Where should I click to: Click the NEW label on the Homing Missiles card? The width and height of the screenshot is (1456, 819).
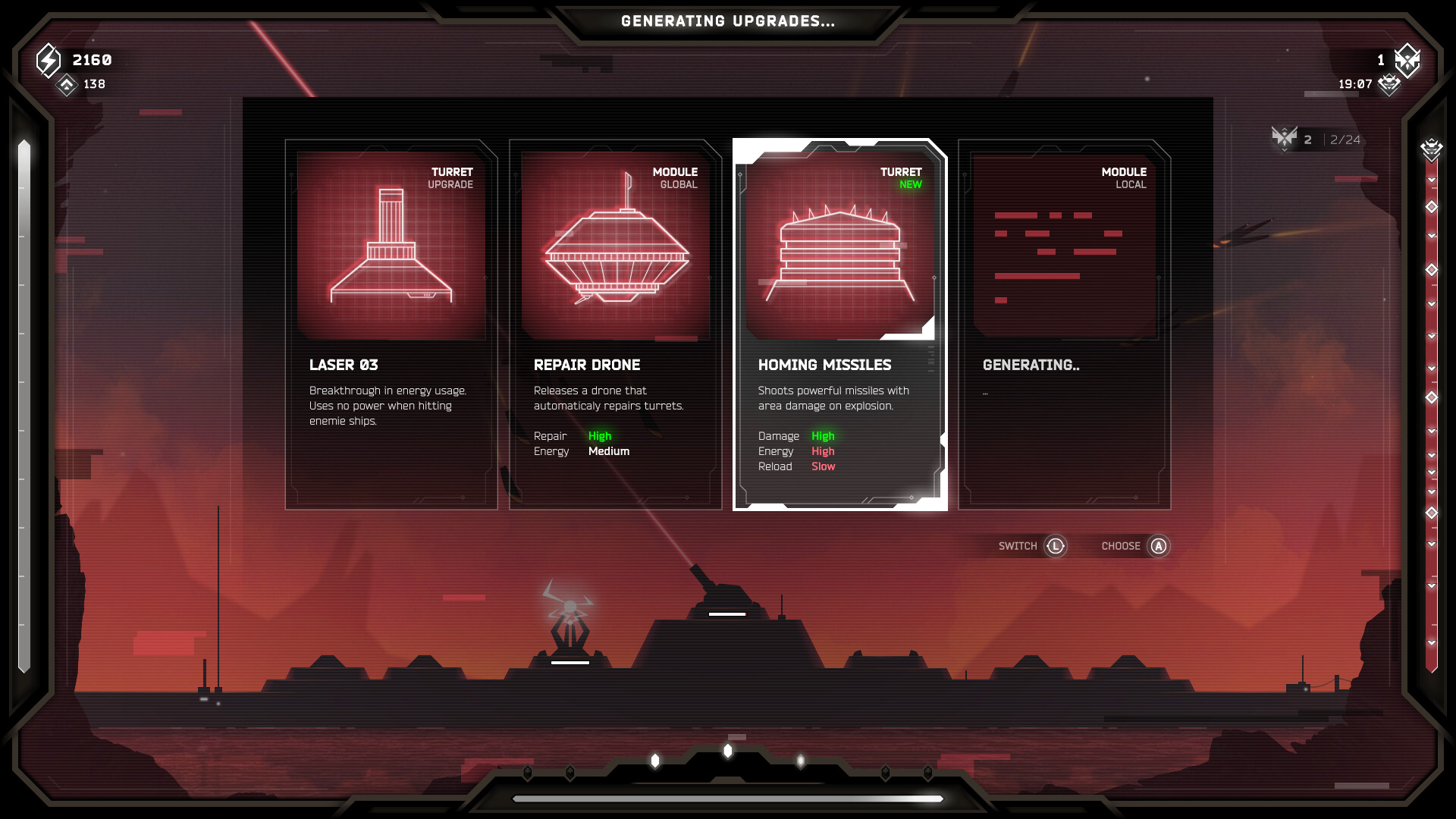click(x=908, y=183)
